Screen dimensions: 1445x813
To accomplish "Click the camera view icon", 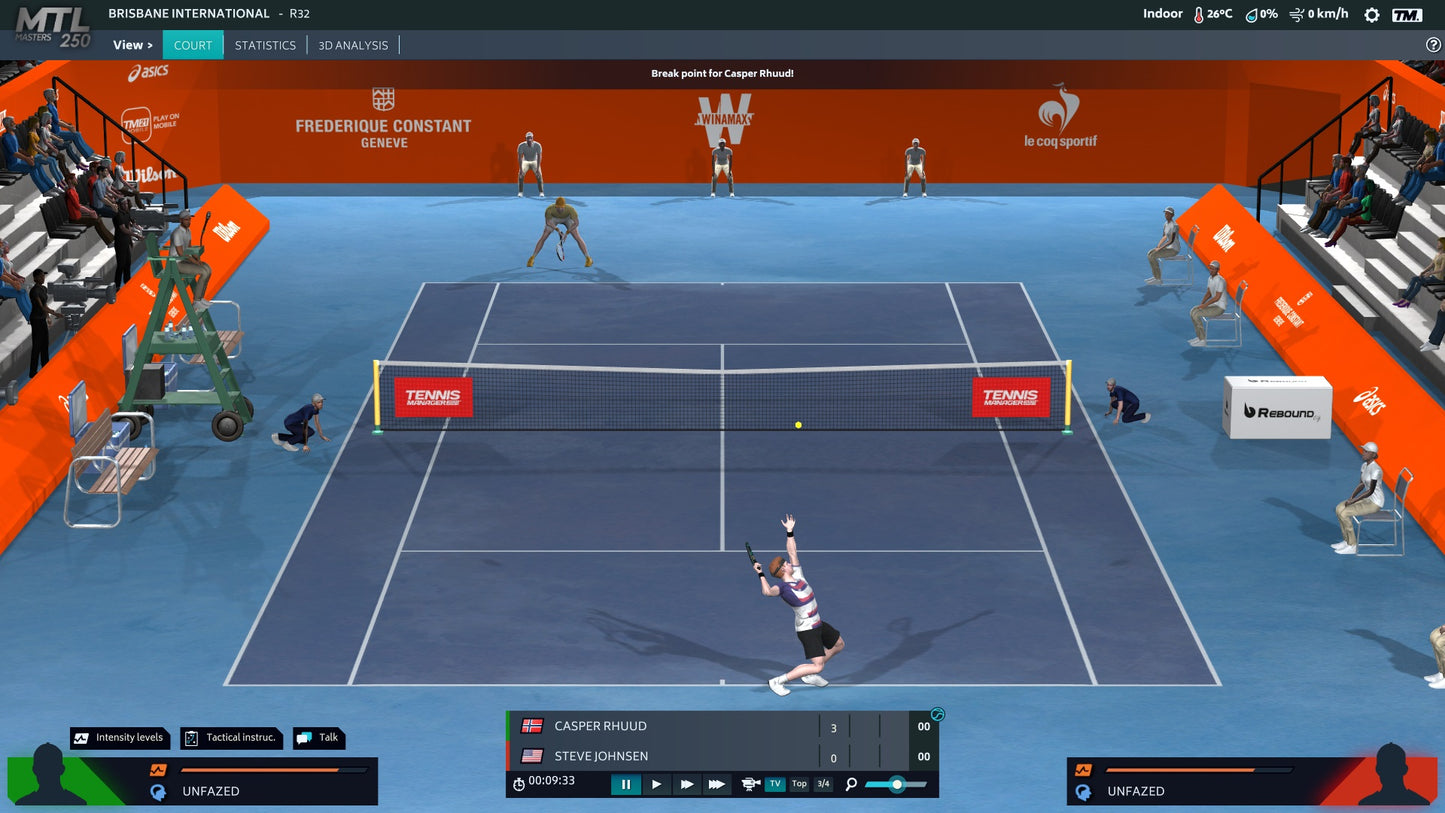I will [x=749, y=785].
